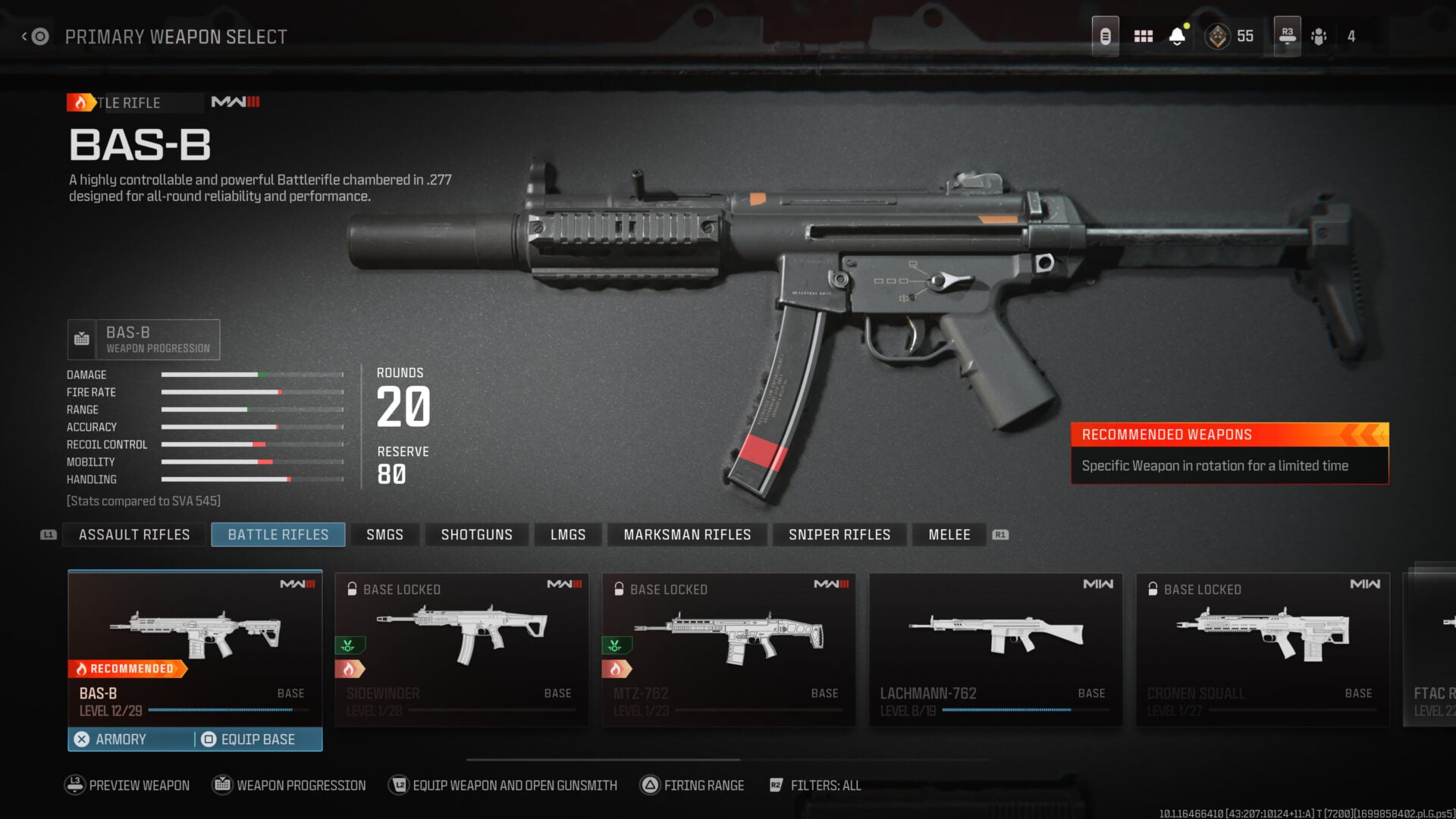Screen dimensions: 1456x819
Task: Click the lock icon on the Cronen Squall card
Action: [x=1154, y=588]
